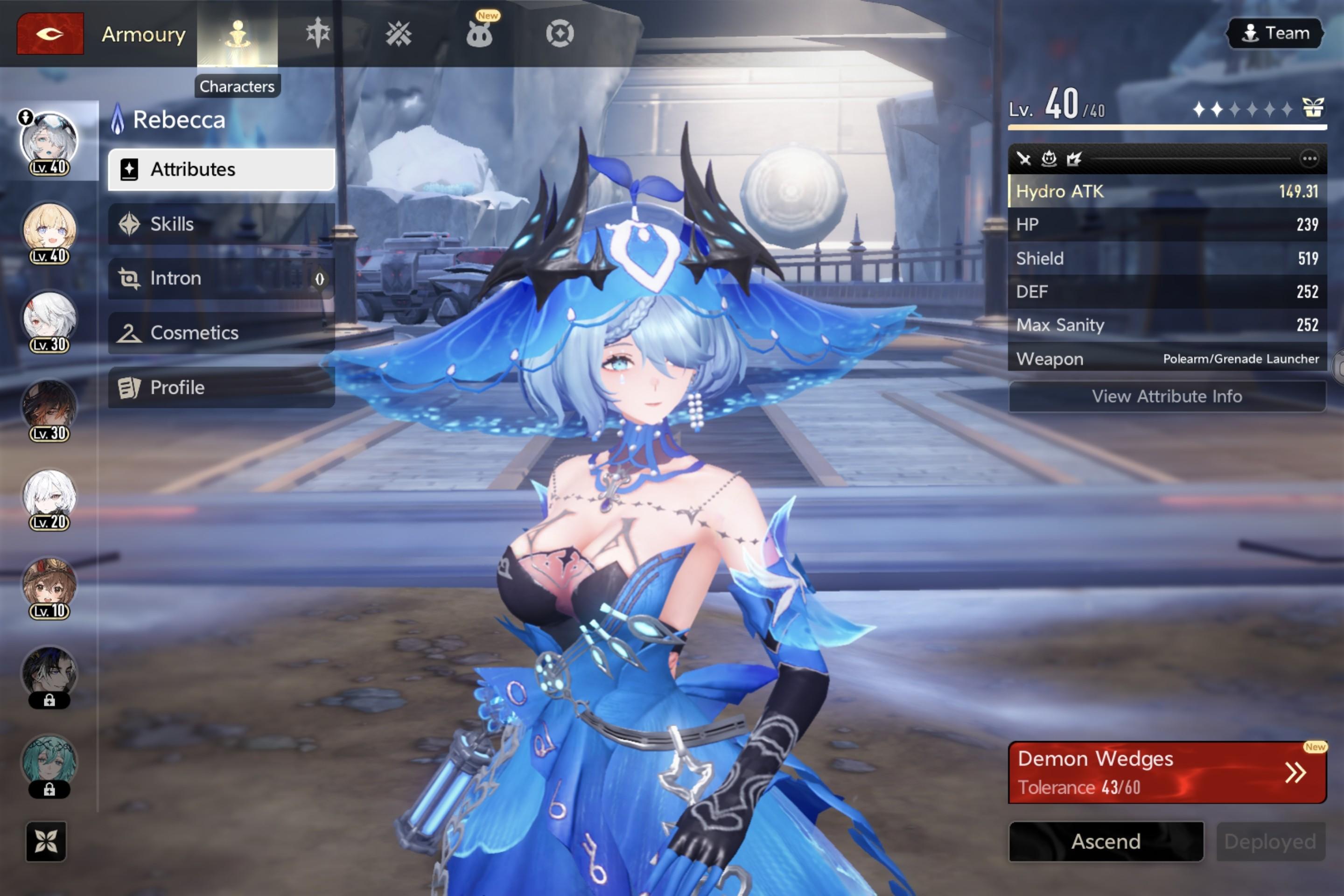Ascend the character

pyautogui.click(x=1106, y=841)
